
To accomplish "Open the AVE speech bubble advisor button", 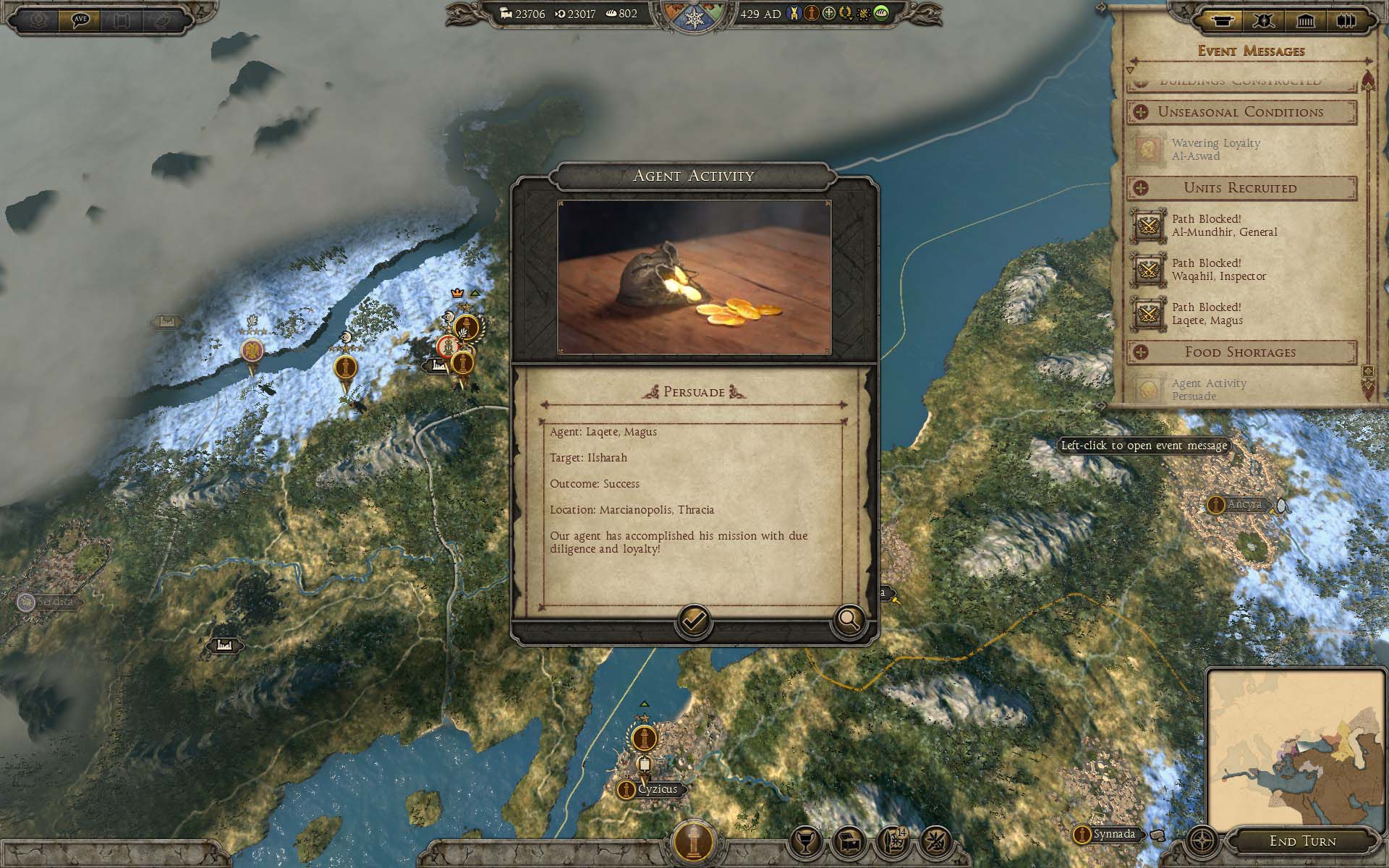I will click(x=80, y=20).
